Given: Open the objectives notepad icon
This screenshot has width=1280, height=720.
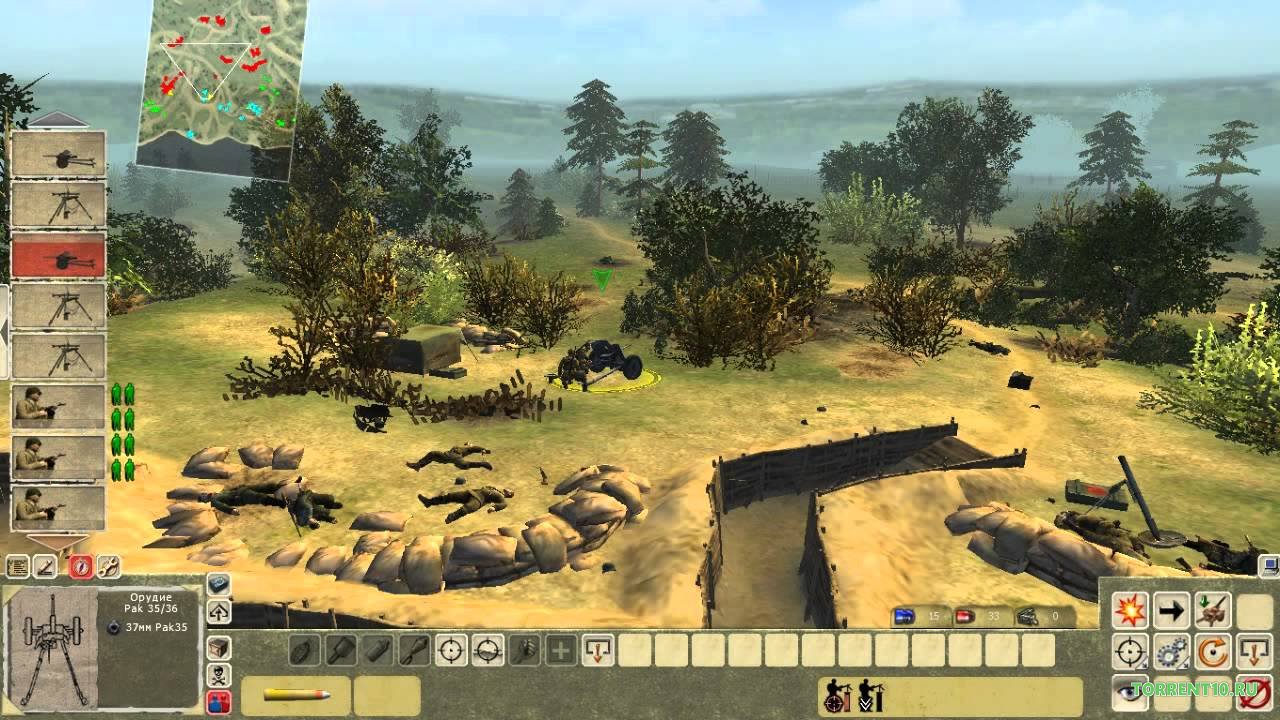Looking at the screenshot, I should tap(17, 568).
